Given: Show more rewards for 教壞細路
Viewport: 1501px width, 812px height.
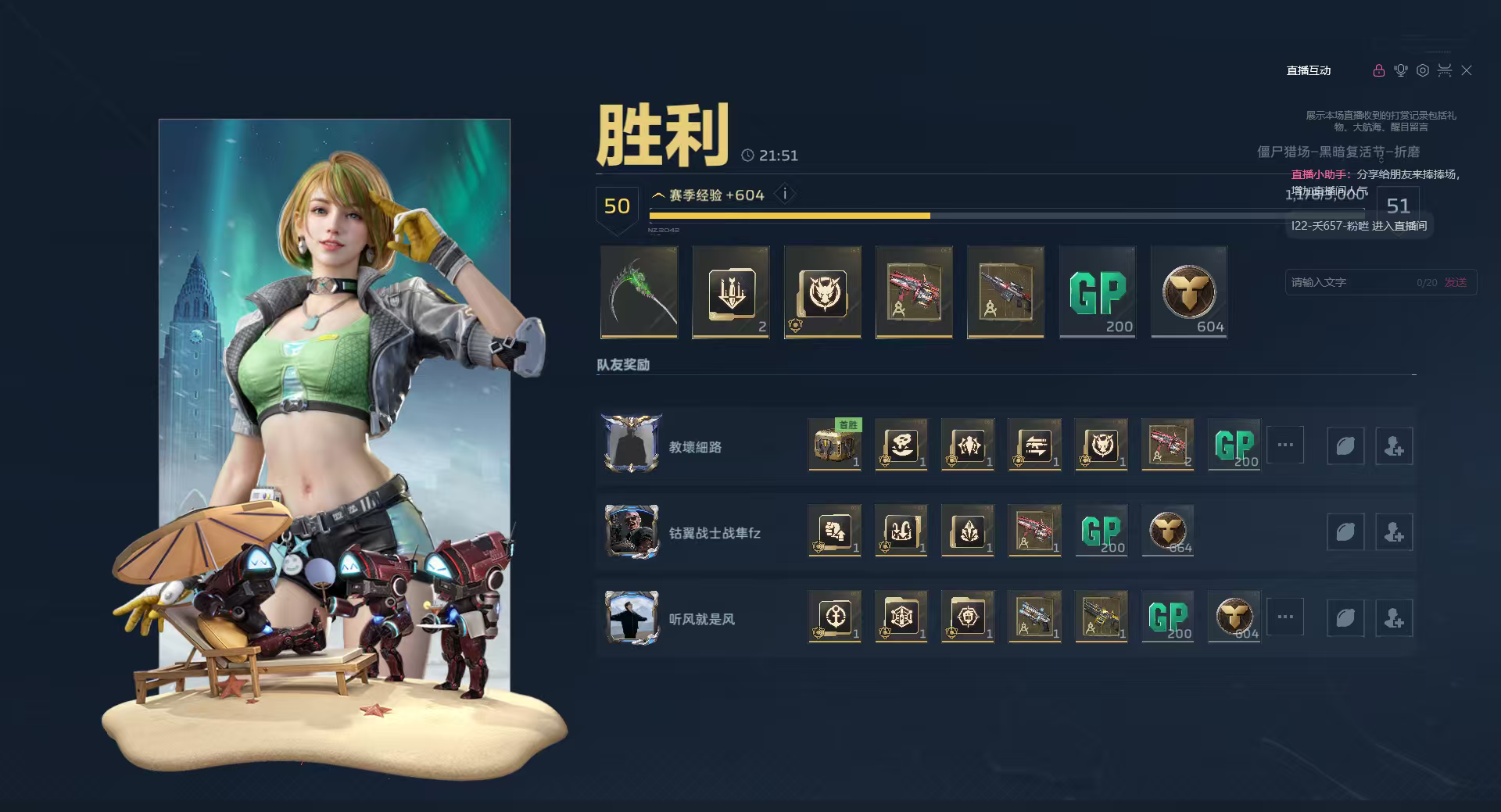Looking at the screenshot, I should [x=1284, y=445].
